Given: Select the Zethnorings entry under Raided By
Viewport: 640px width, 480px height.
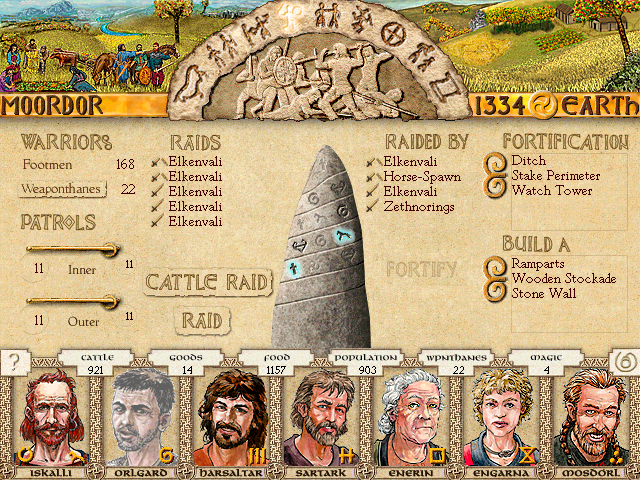Looking at the screenshot, I should click(x=419, y=207).
